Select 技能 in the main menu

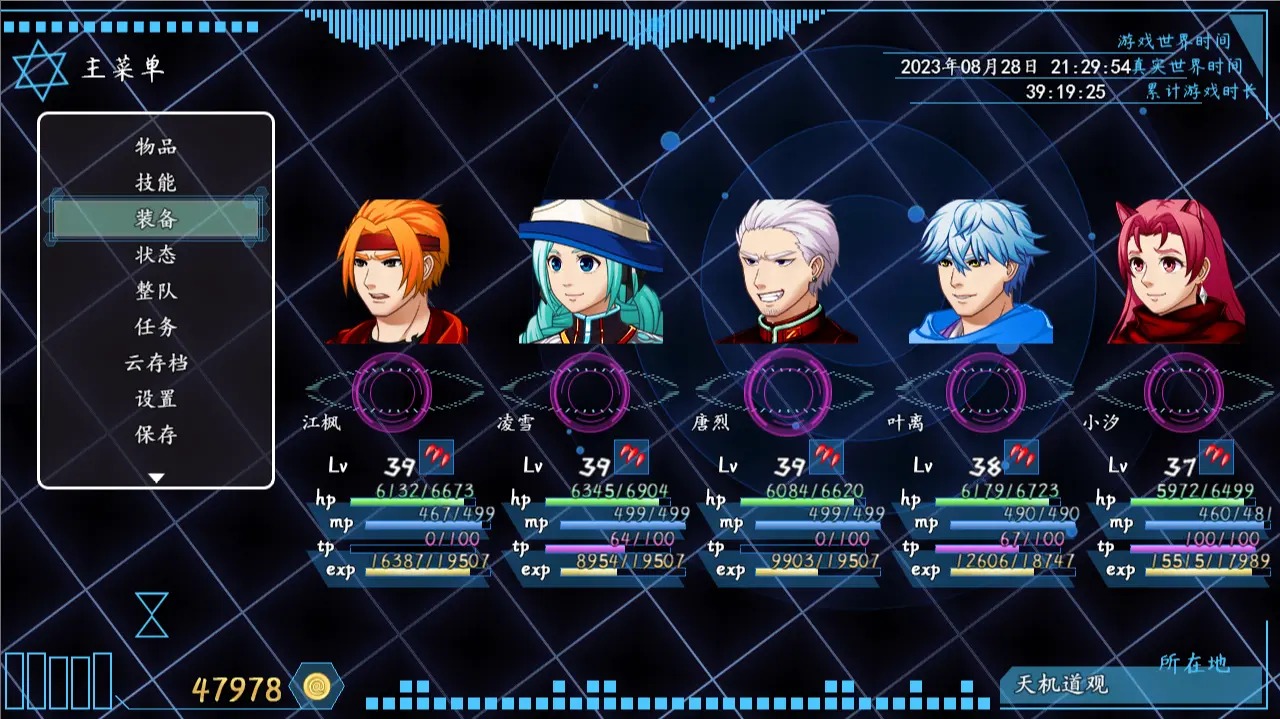pyautogui.click(x=156, y=182)
